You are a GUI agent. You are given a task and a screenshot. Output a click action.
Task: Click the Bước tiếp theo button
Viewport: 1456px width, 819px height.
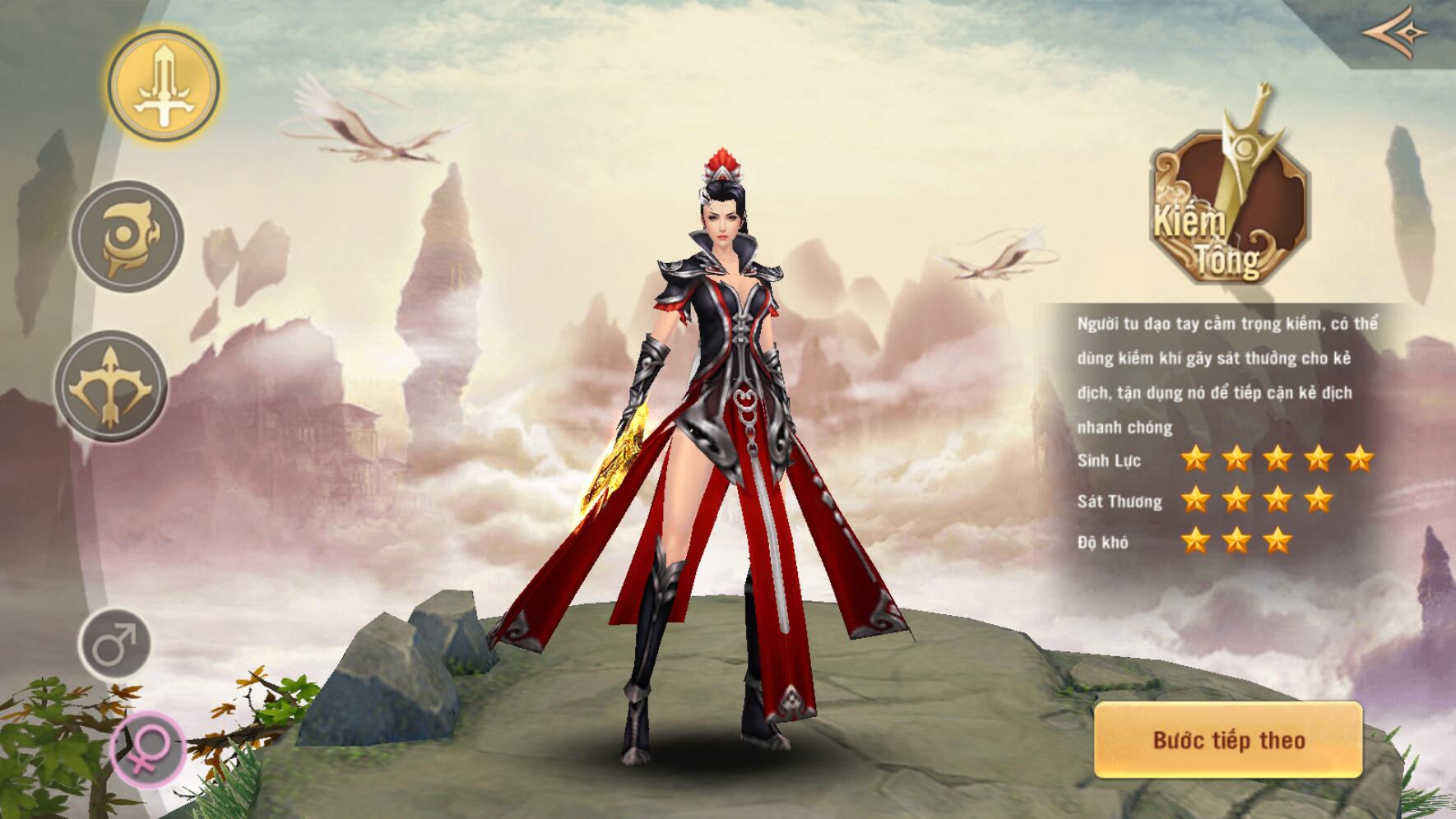point(1227,740)
